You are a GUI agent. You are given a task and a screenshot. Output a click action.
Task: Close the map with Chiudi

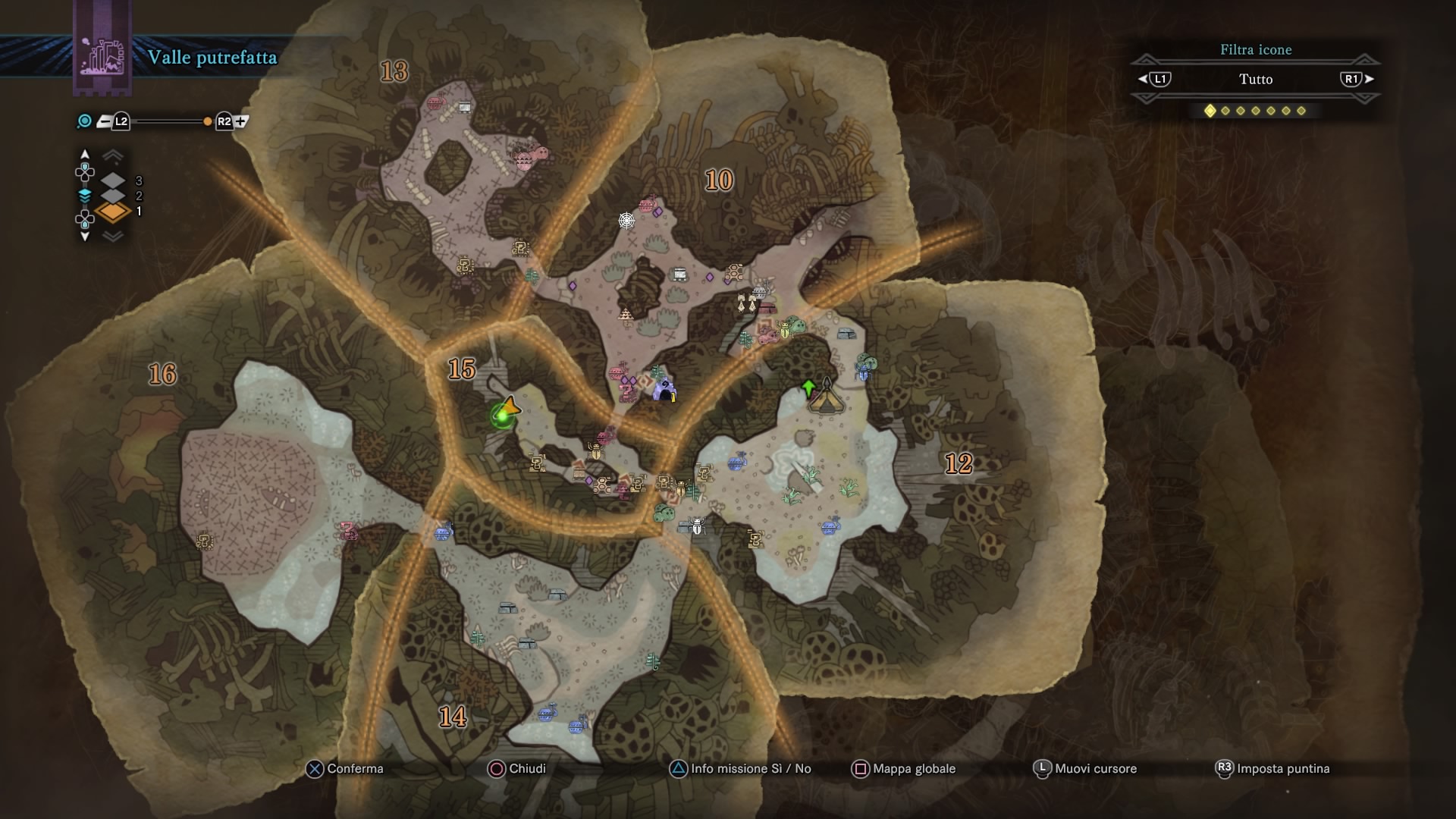coord(518,769)
